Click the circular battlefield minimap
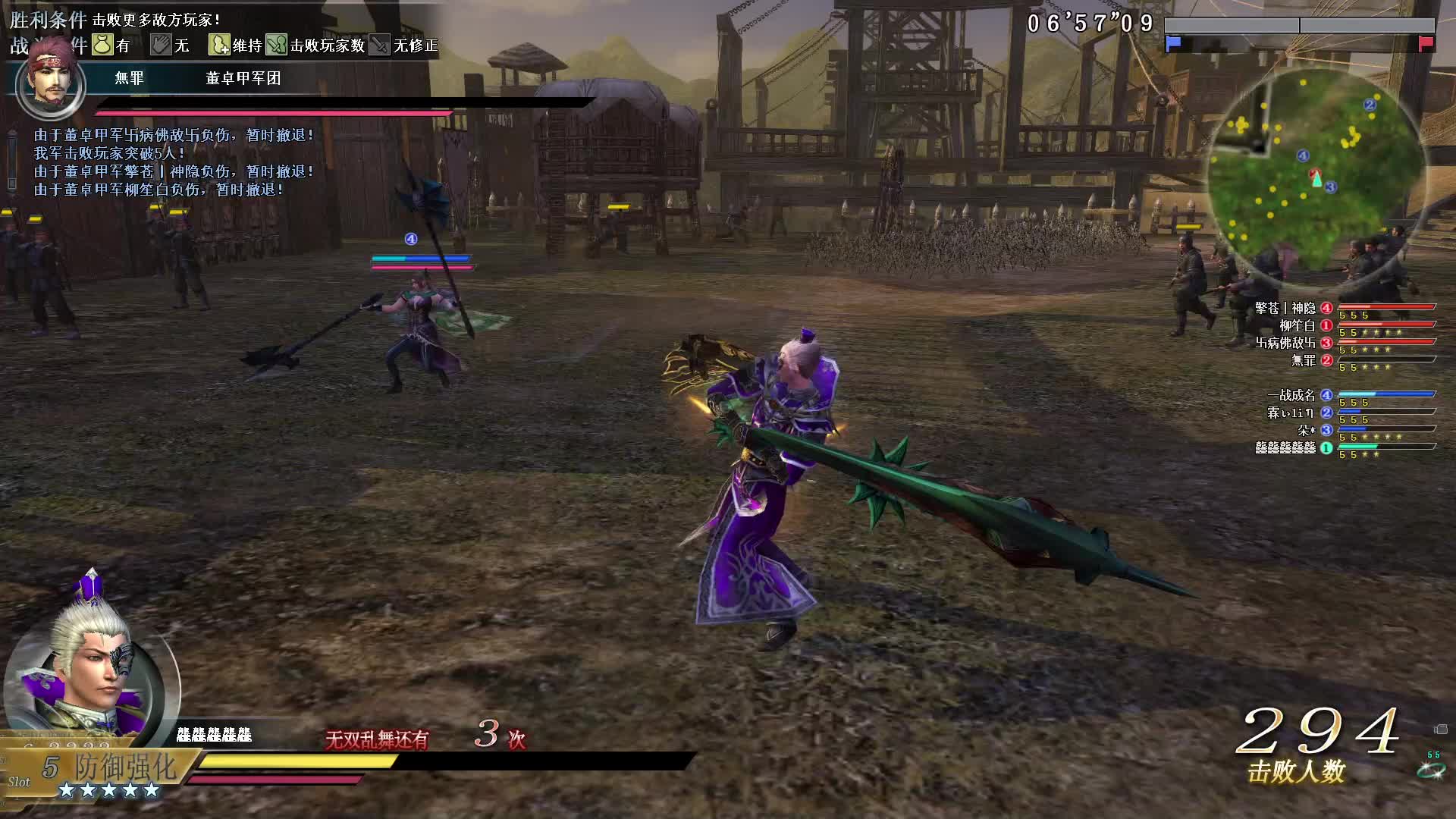This screenshot has height=819, width=1456. (1317, 172)
